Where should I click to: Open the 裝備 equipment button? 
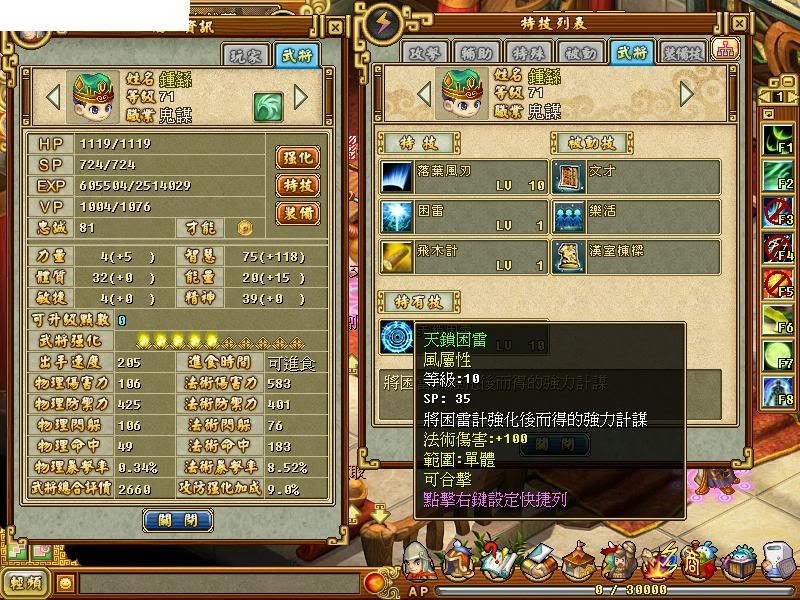297,213
